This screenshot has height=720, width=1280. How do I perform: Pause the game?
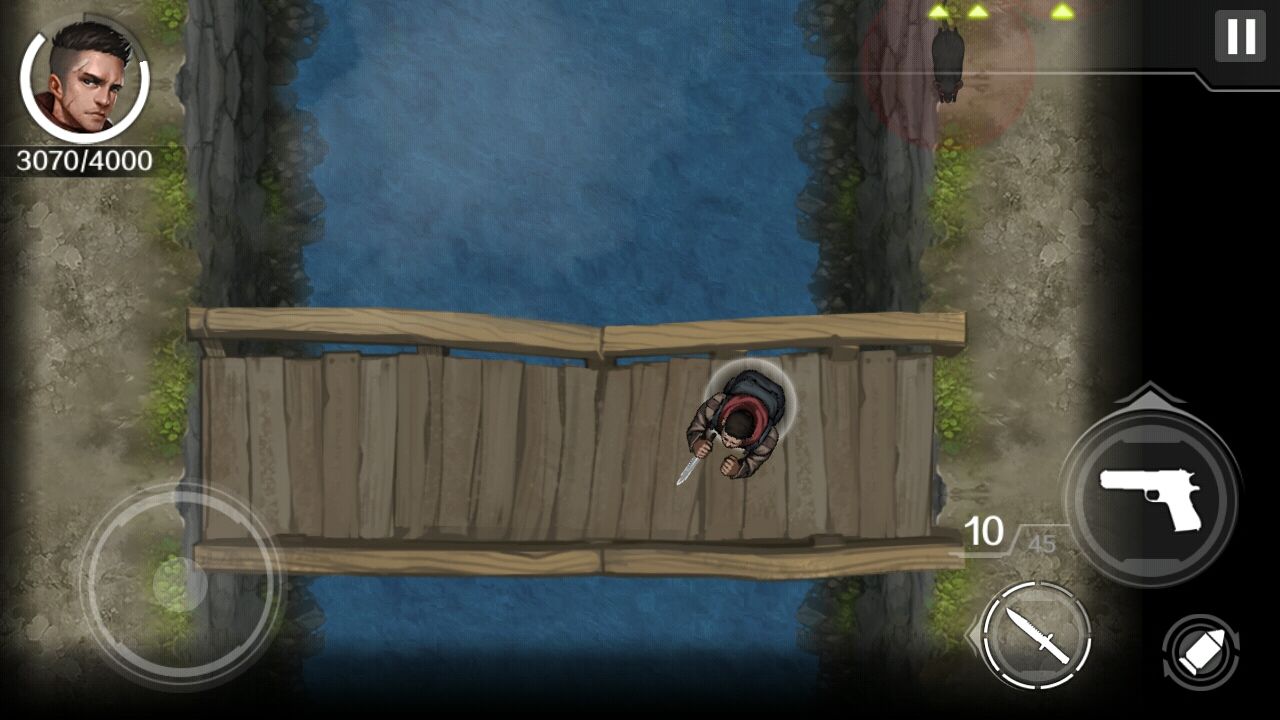coord(1240,37)
